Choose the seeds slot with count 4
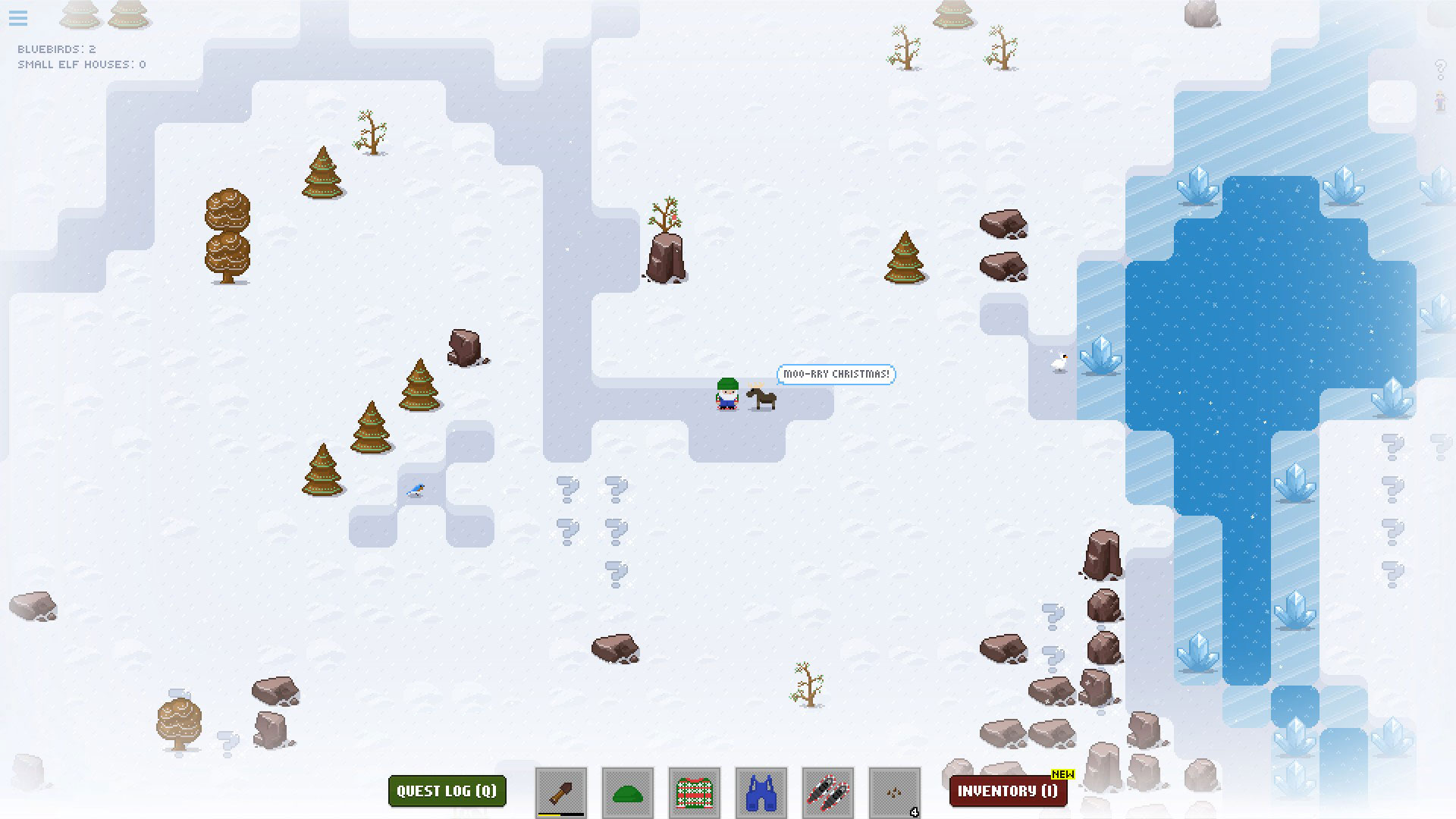Image resolution: width=1456 pixels, height=819 pixels. point(895,792)
